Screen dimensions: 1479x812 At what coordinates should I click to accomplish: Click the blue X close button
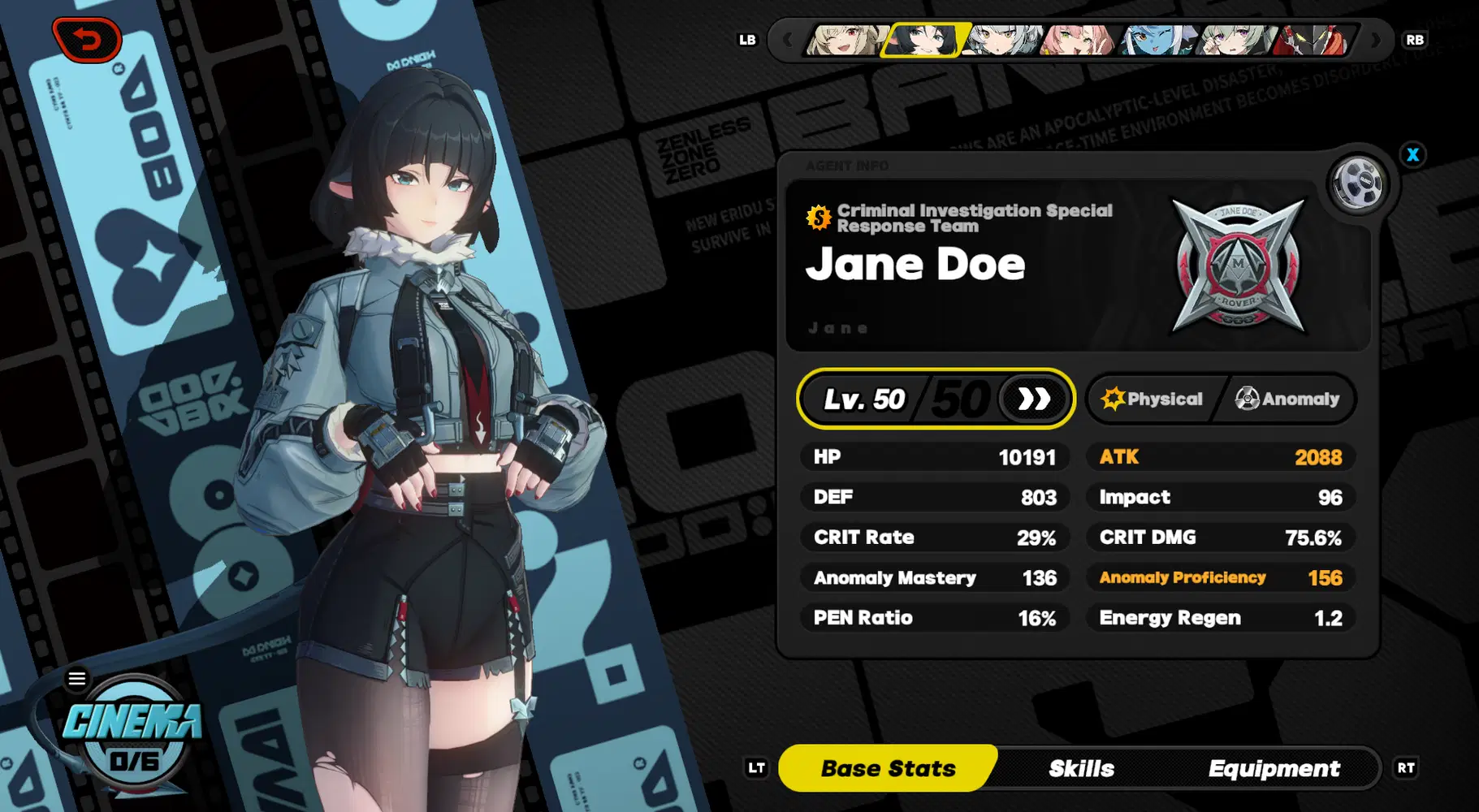[x=1413, y=154]
